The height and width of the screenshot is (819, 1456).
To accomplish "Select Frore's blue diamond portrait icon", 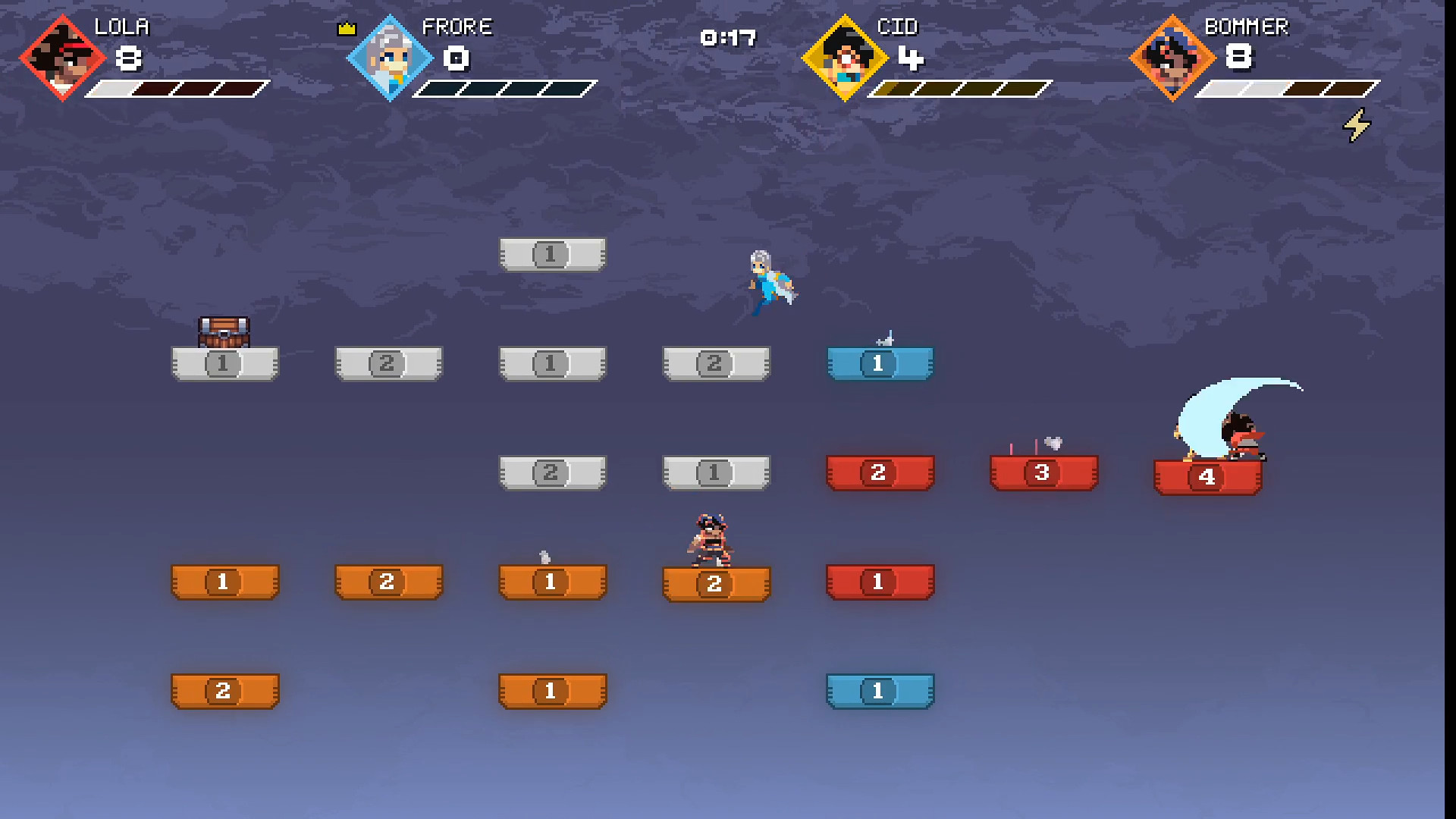I will pos(389,57).
